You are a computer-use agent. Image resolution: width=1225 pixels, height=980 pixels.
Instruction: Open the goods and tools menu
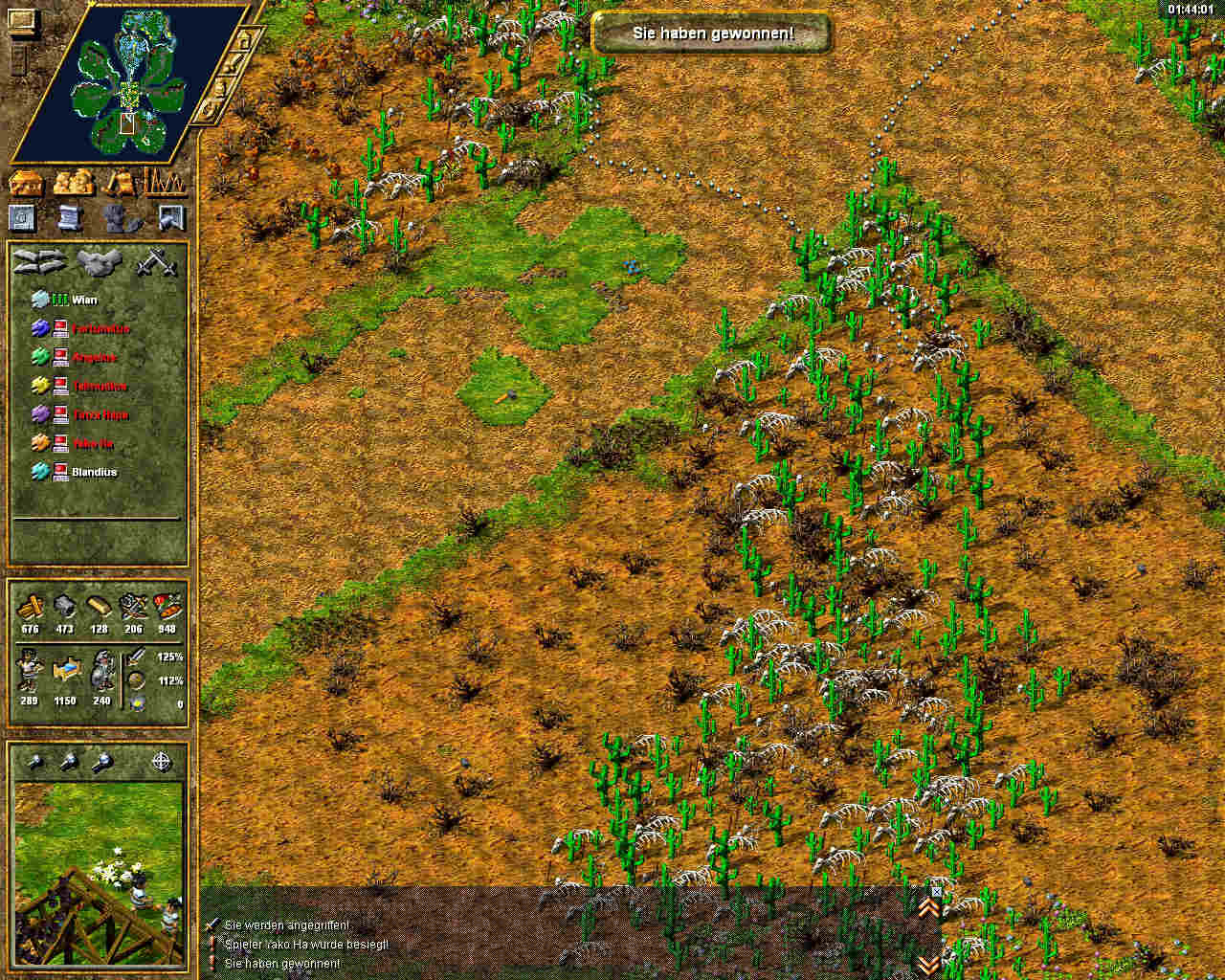122,182
